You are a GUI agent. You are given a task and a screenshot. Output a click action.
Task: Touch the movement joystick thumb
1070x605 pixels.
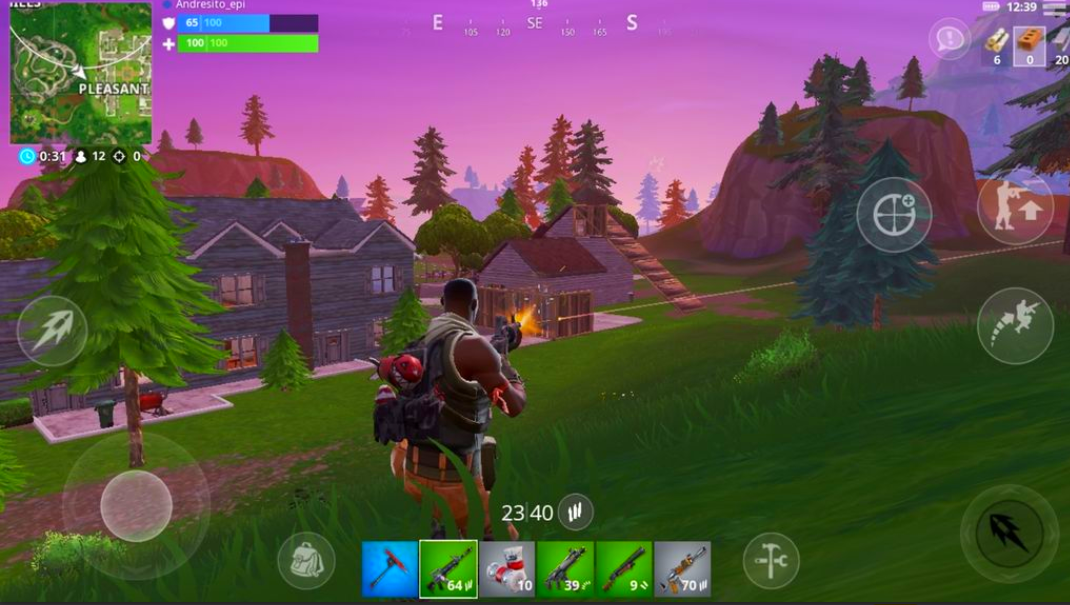[136, 505]
